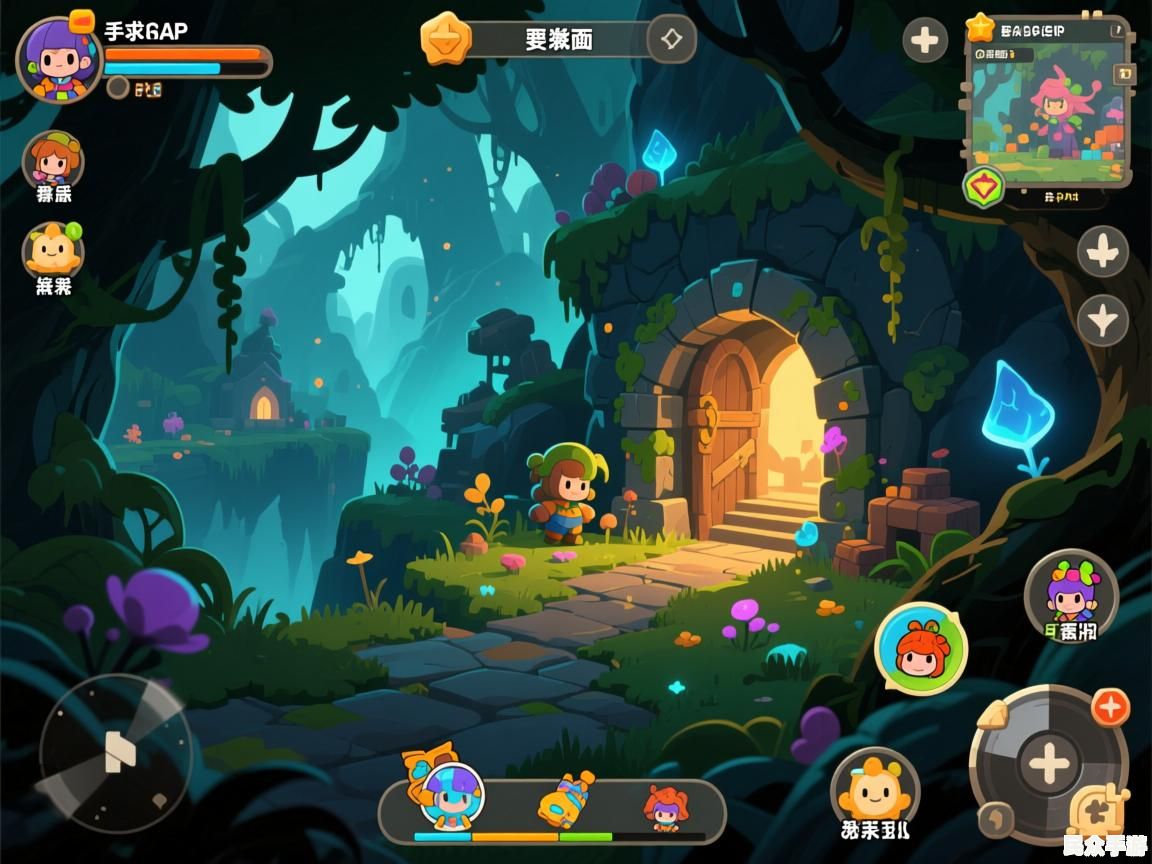Hit the diamond button on the title bar

[671, 40]
